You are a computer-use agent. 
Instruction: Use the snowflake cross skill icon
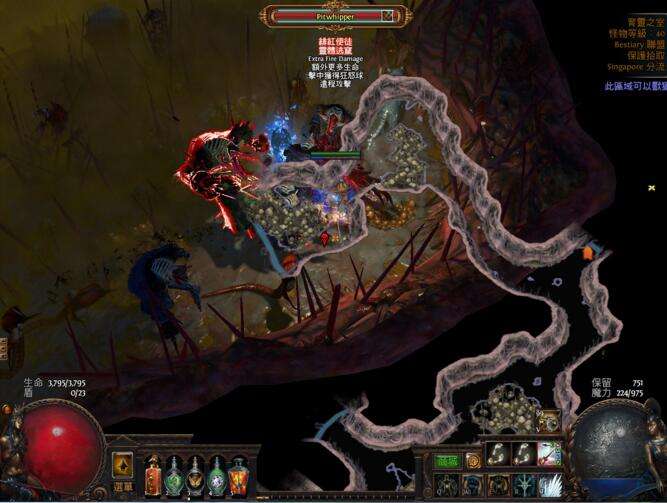coord(524,485)
